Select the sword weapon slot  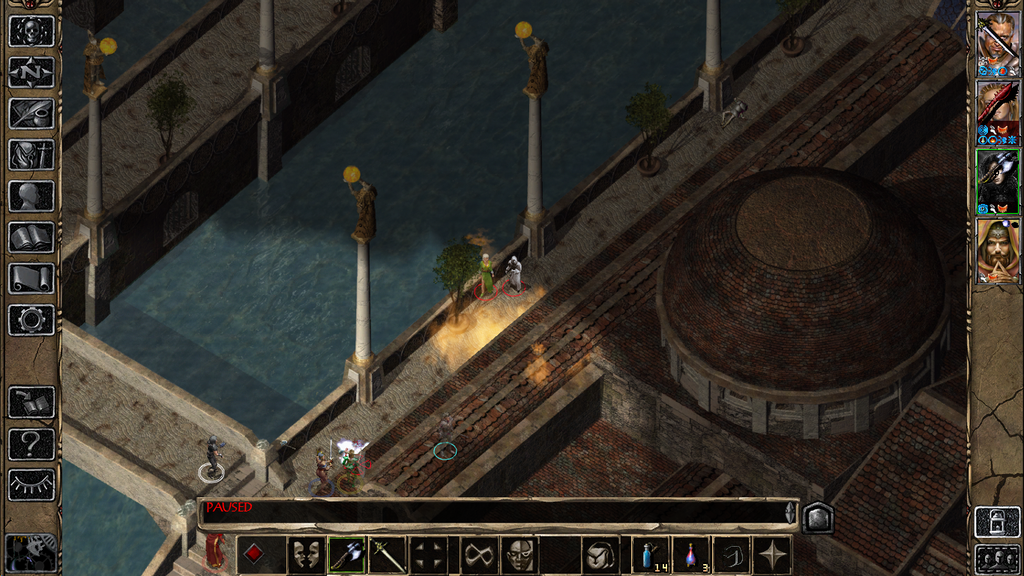pos(386,555)
